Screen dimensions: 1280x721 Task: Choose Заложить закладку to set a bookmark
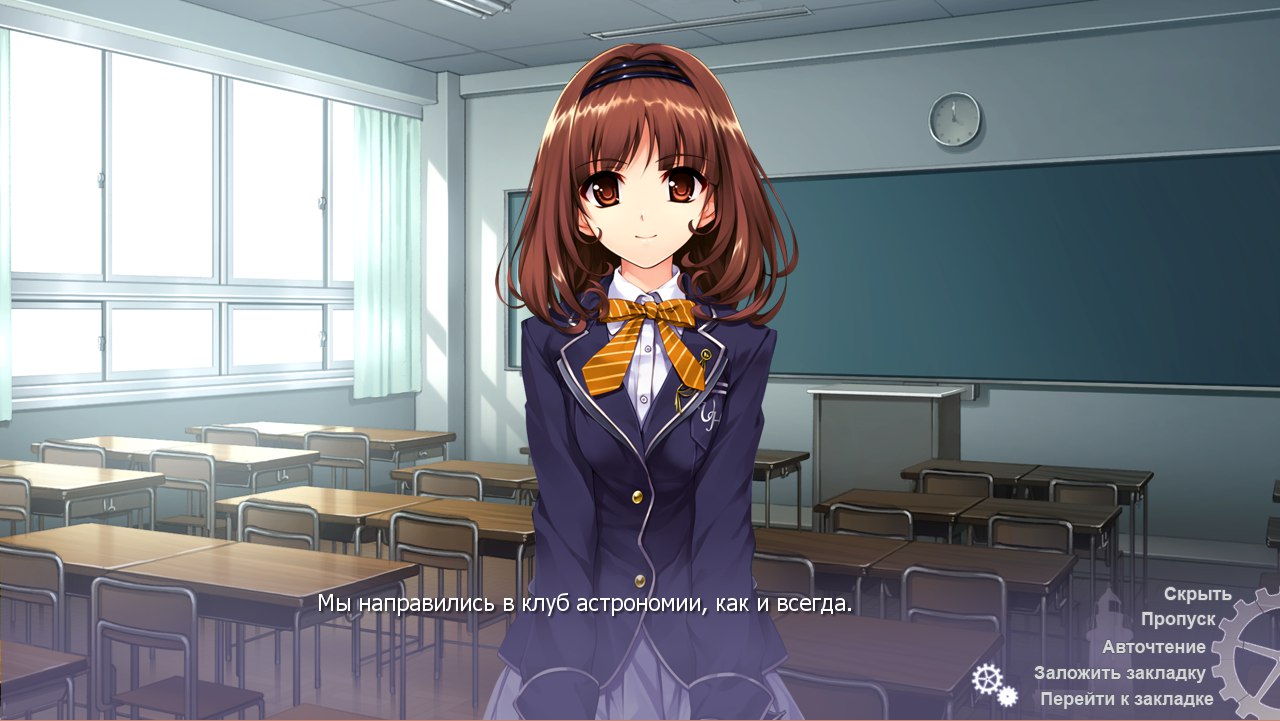click(1120, 673)
